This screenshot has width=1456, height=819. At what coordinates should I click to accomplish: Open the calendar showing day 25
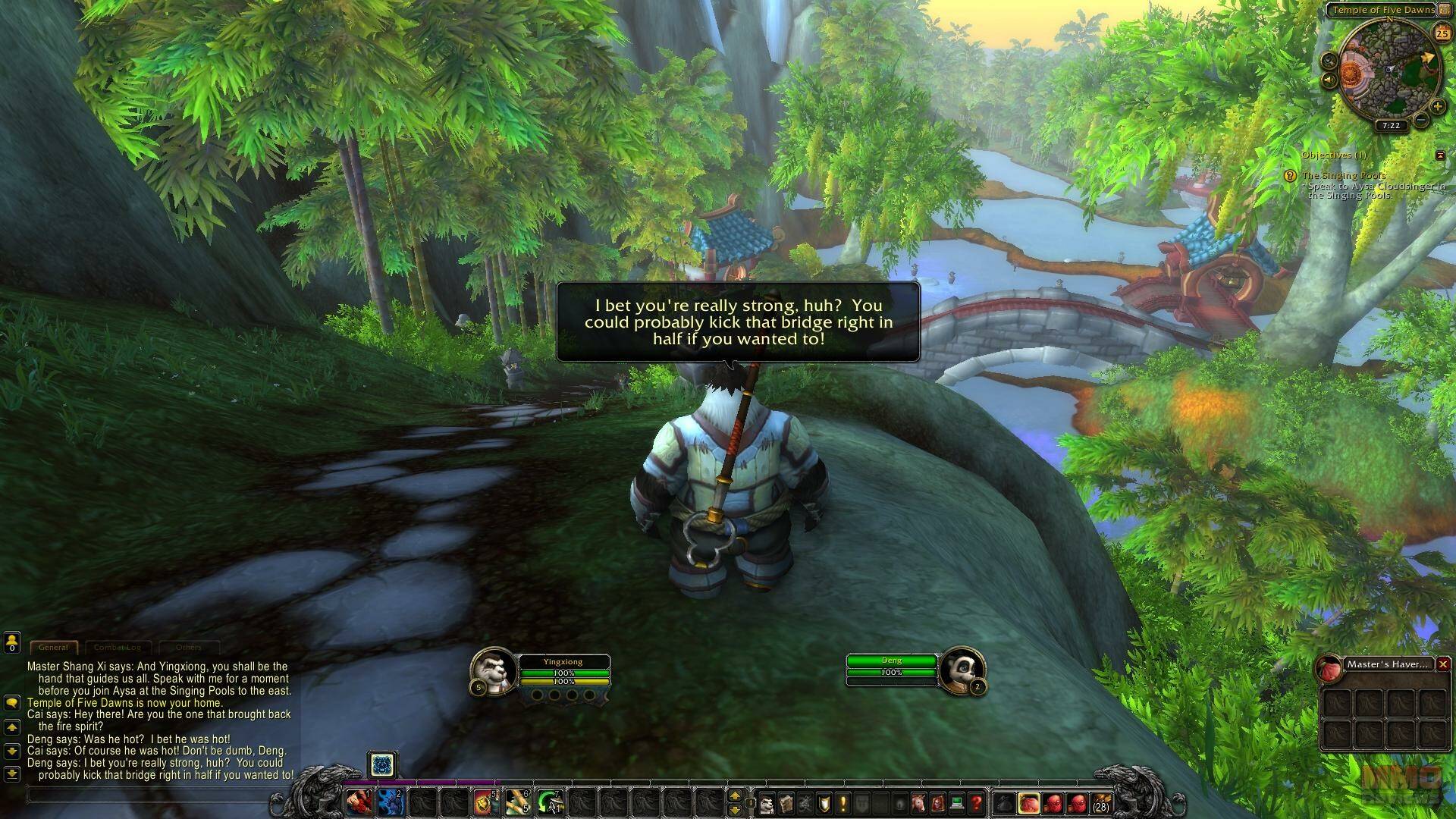1441,33
